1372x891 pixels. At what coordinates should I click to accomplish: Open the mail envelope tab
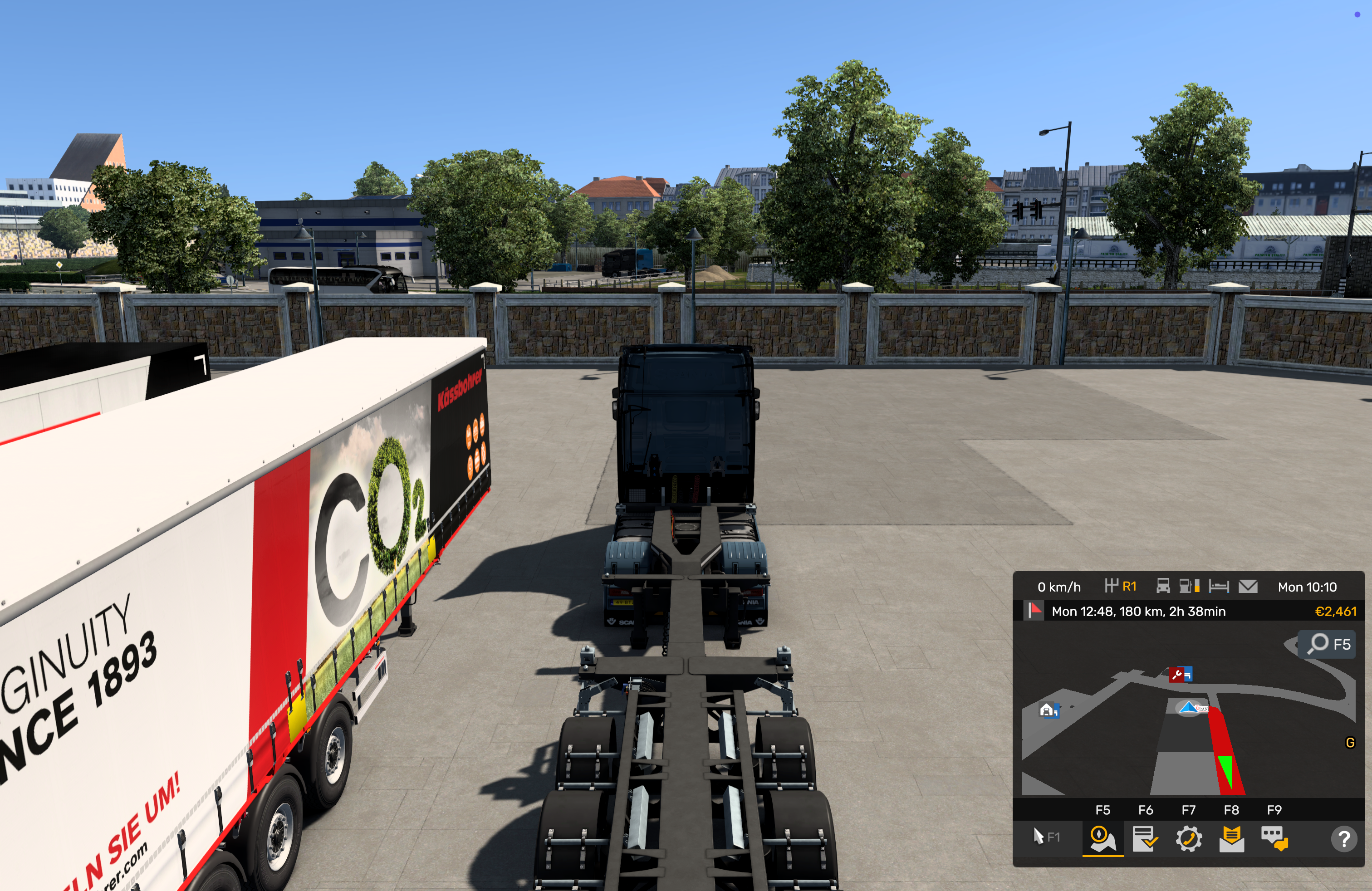click(x=1231, y=838)
